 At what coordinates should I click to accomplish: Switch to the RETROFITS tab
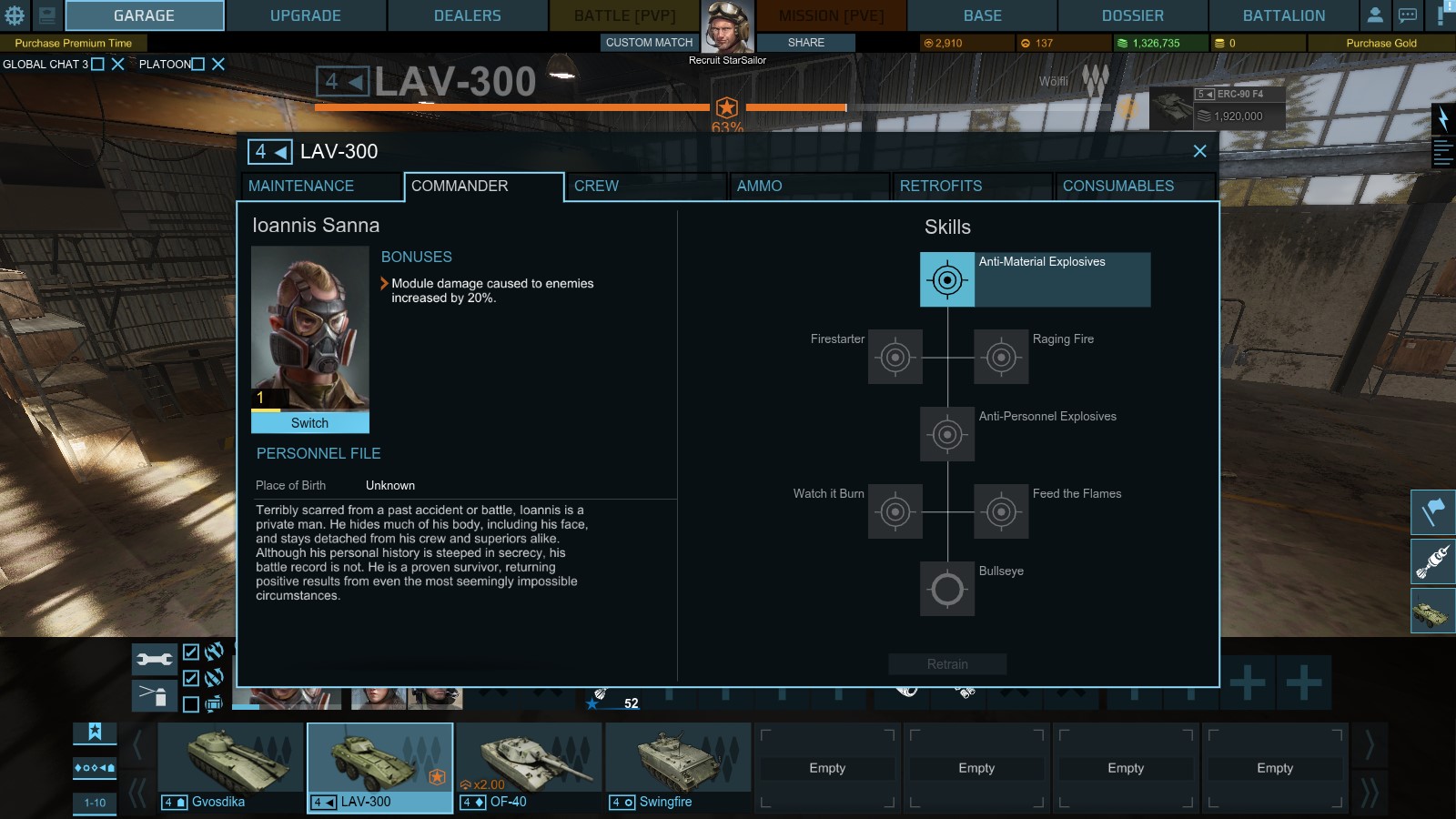pyautogui.click(x=939, y=187)
